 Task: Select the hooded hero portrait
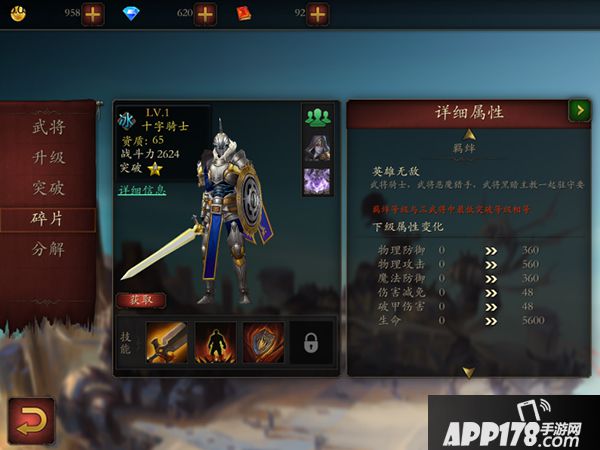(317, 148)
